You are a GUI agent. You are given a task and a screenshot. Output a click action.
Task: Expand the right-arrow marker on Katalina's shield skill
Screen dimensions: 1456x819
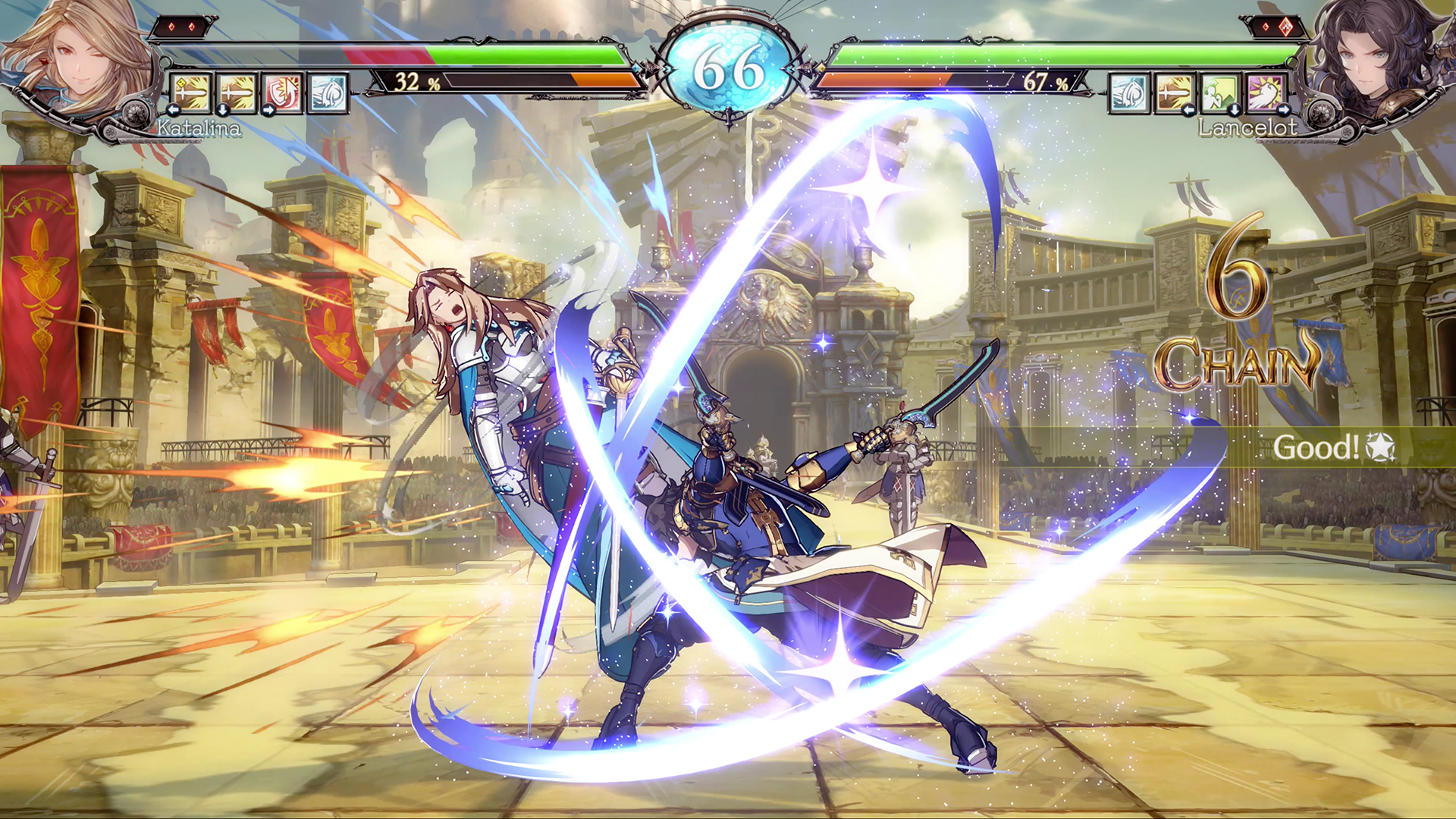coord(268,110)
